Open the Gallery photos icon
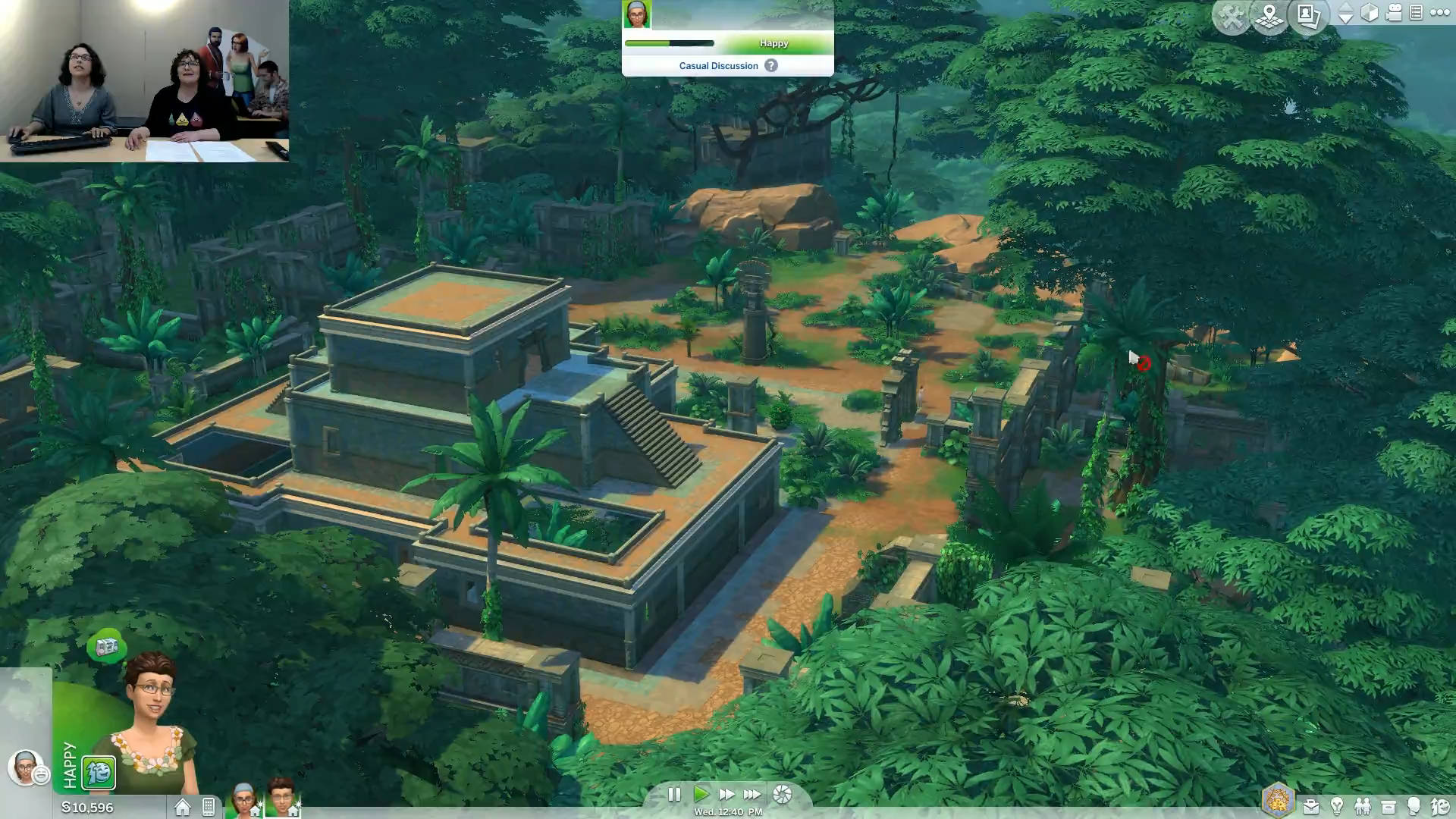This screenshot has height=819, width=1456. coord(1307,14)
